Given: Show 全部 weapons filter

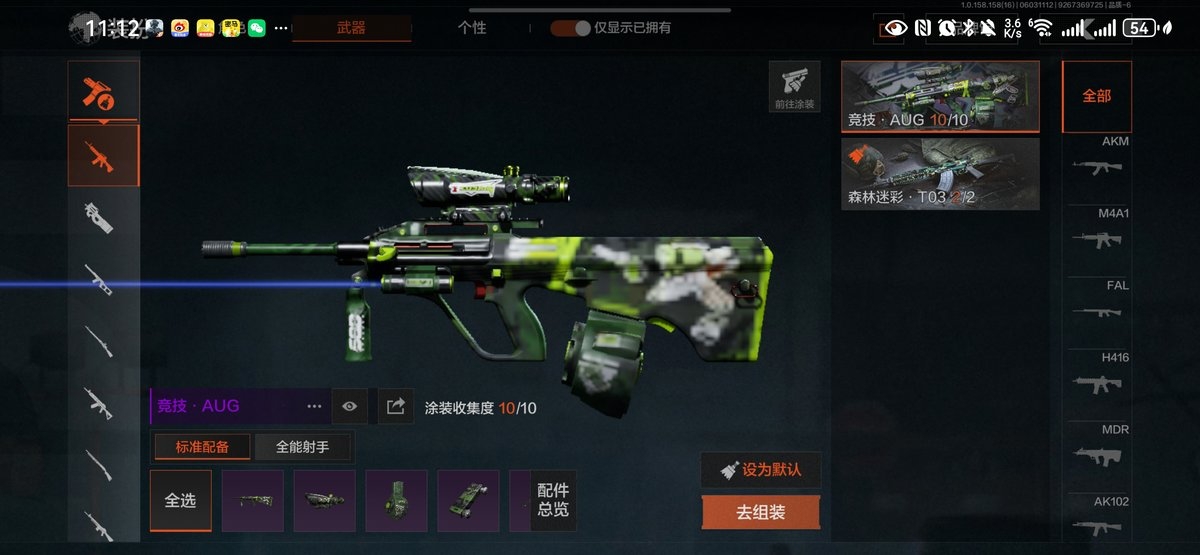Looking at the screenshot, I should (1096, 96).
